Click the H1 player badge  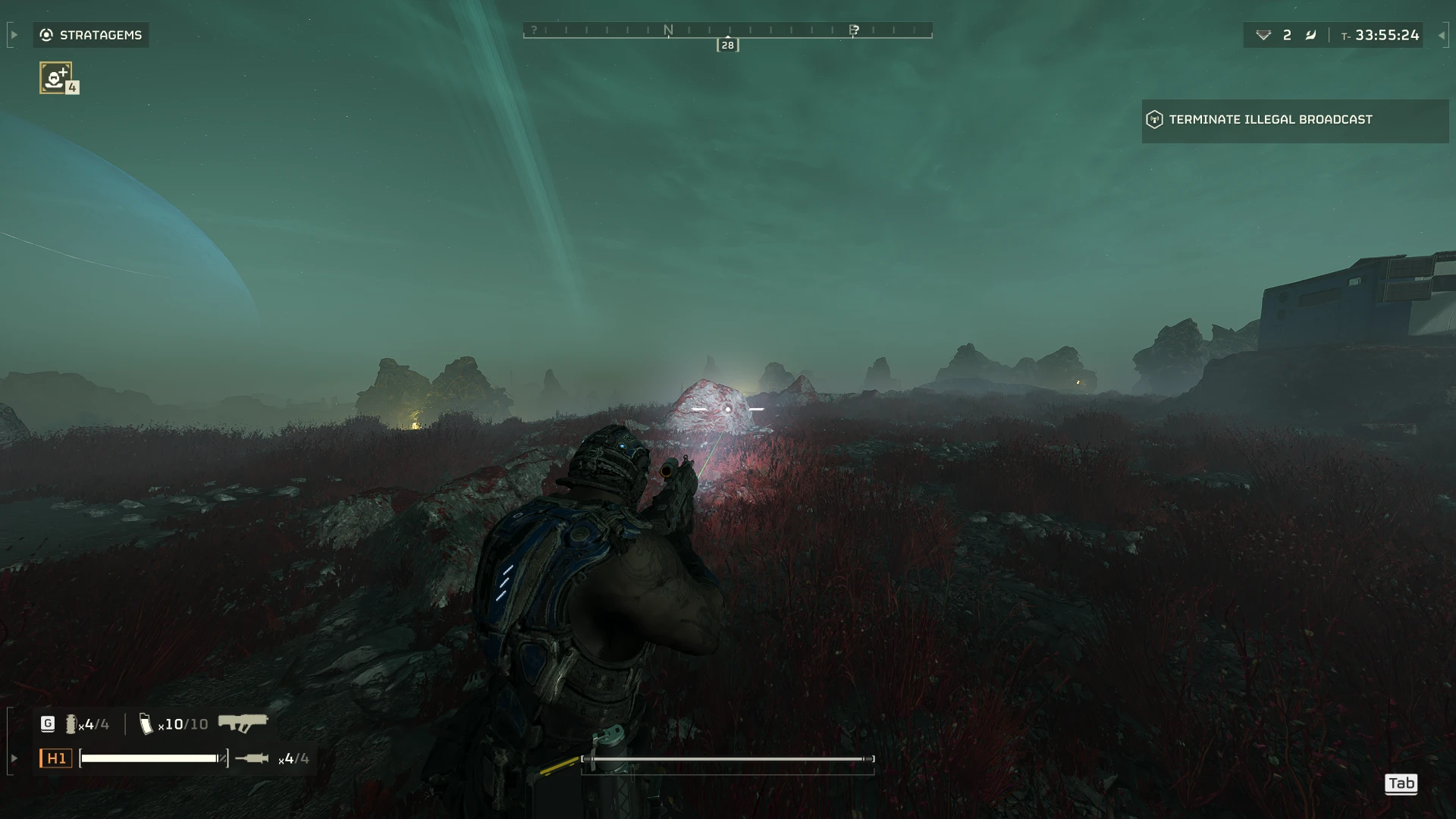point(56,758)
